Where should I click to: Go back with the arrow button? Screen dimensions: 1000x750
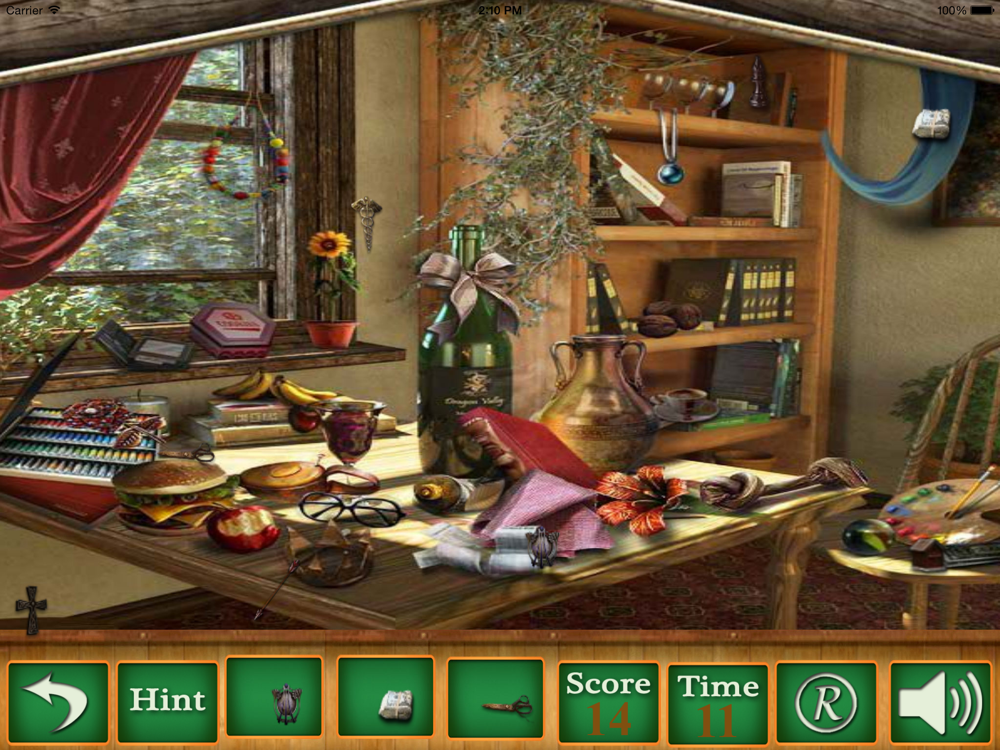pyautogui.click(x=58, y=701)
